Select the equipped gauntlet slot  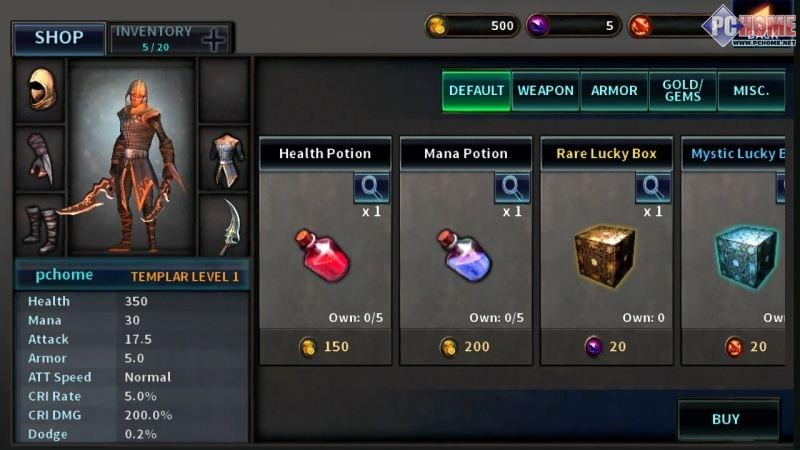[40, 158]
